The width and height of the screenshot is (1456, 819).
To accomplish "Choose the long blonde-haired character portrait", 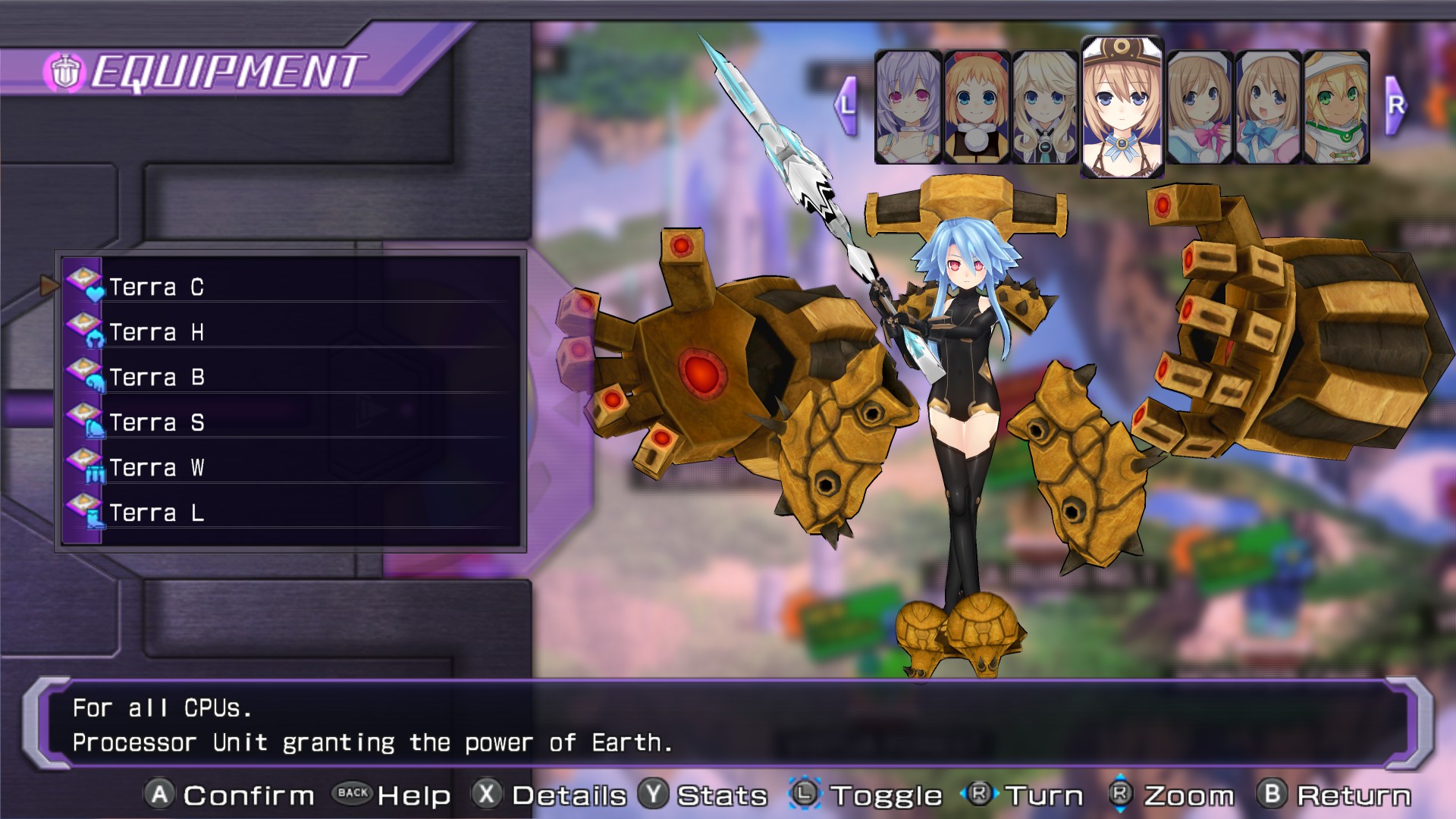I will (x=1045, y=107).
